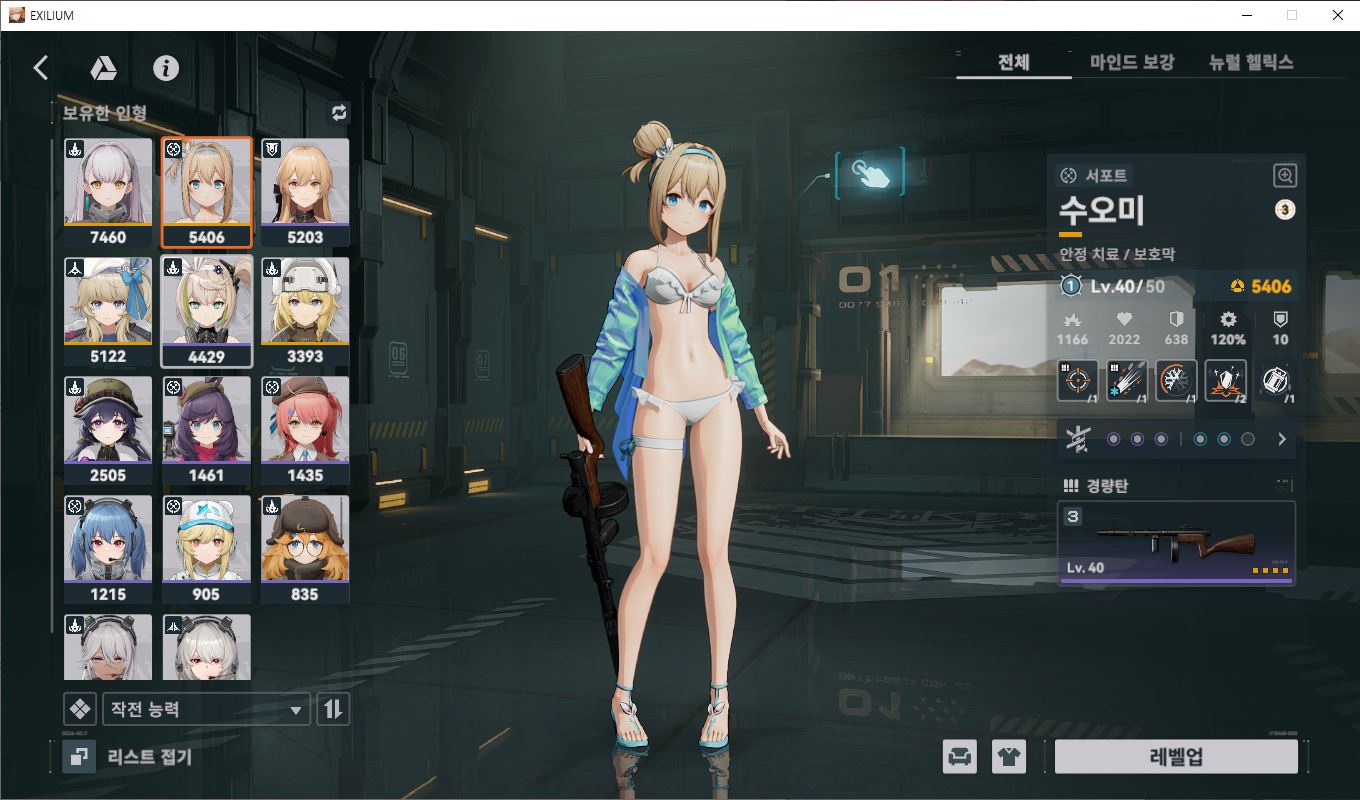Switch to the 마인드 보강 tab

1132,62
